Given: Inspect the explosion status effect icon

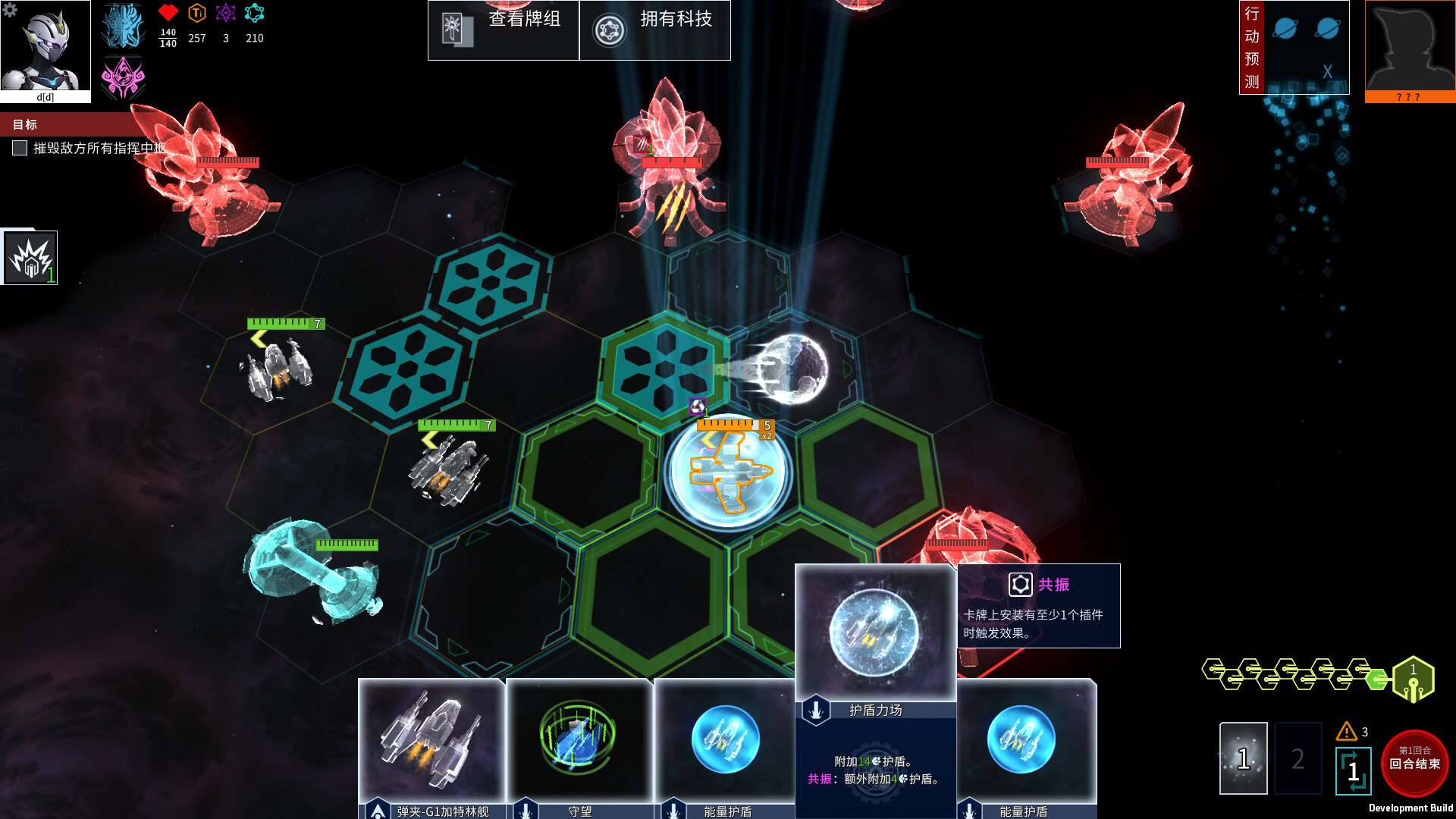Looking at the screenshot, I should (x=30, y=258).
